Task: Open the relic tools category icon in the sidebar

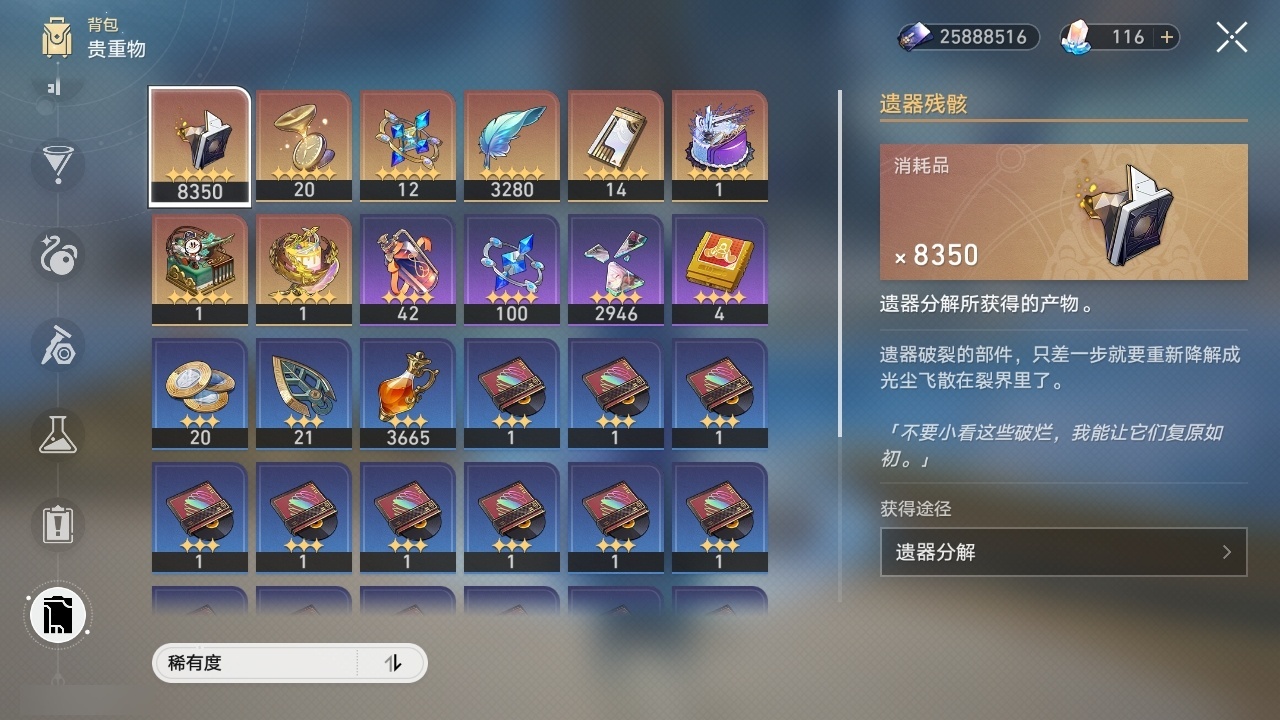Action: [x=57, y=346]
